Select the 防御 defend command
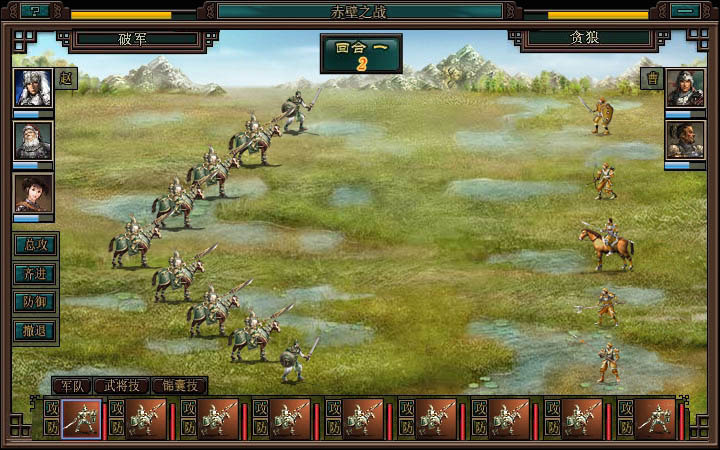The height and width of the screenshot is (450, 720). [x=35, y=301]
